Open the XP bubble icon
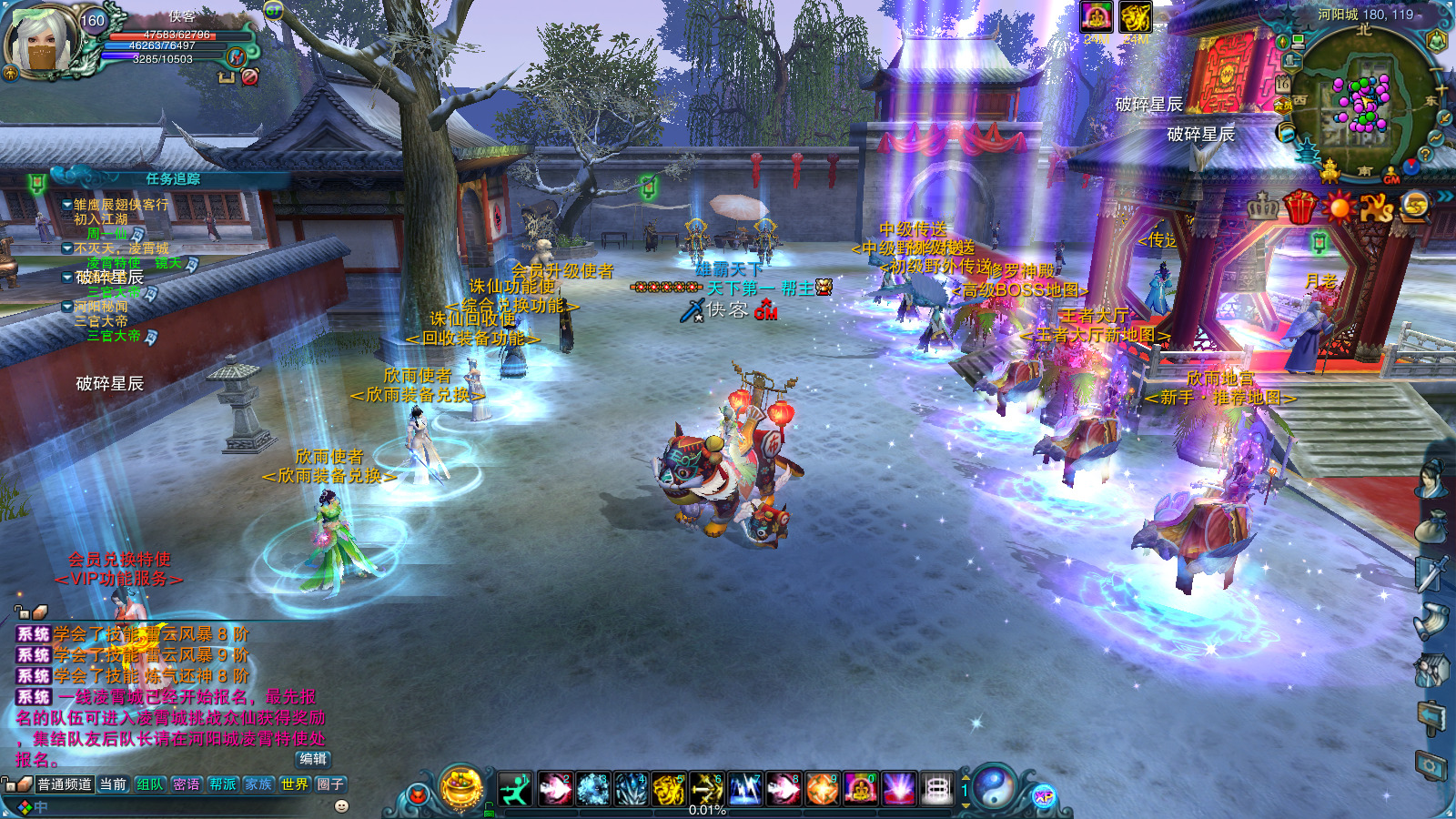The image size is (1456, 819). (x=1043, y=797)
